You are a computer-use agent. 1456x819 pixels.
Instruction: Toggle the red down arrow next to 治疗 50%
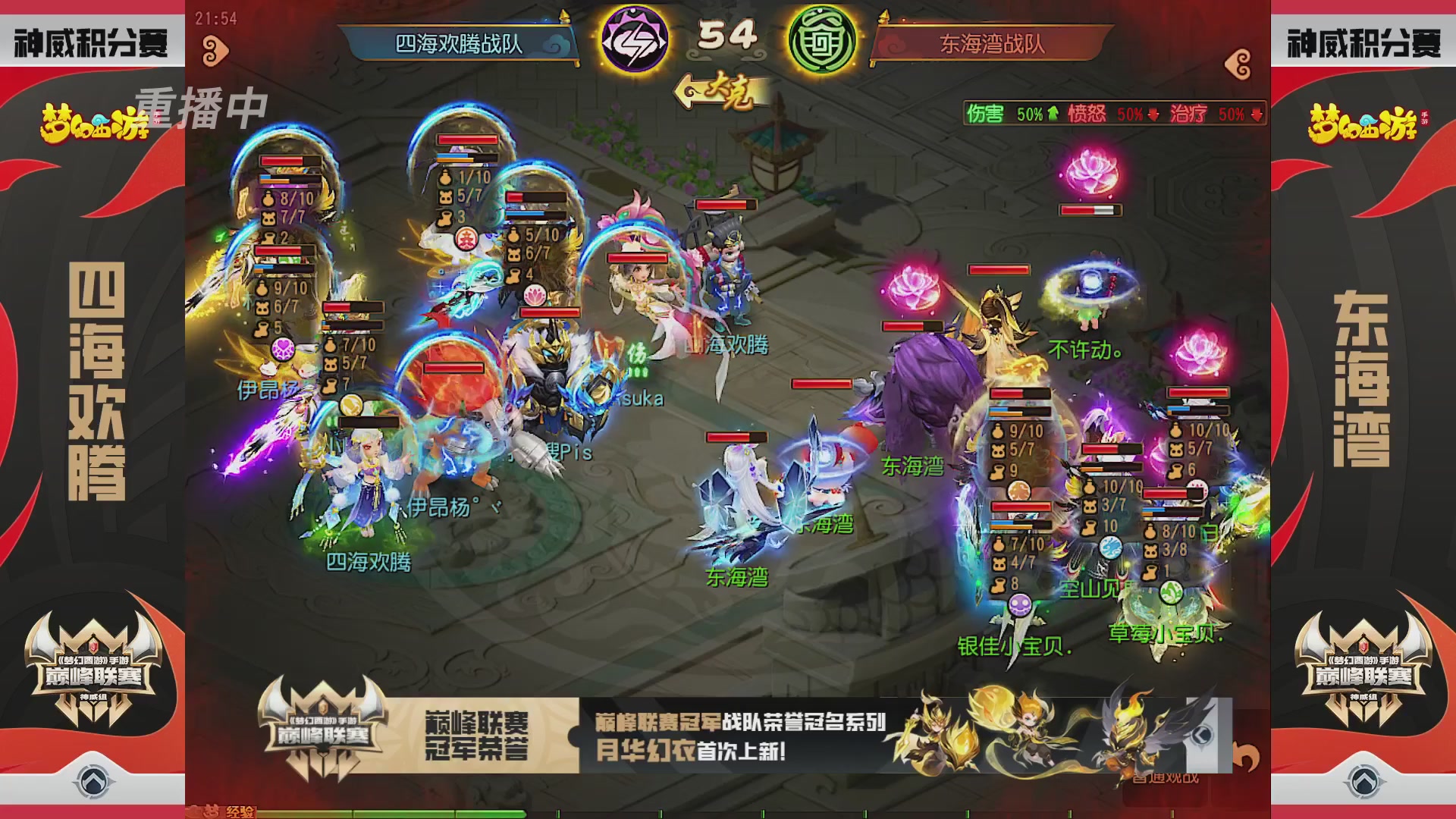click(1257, 115)
